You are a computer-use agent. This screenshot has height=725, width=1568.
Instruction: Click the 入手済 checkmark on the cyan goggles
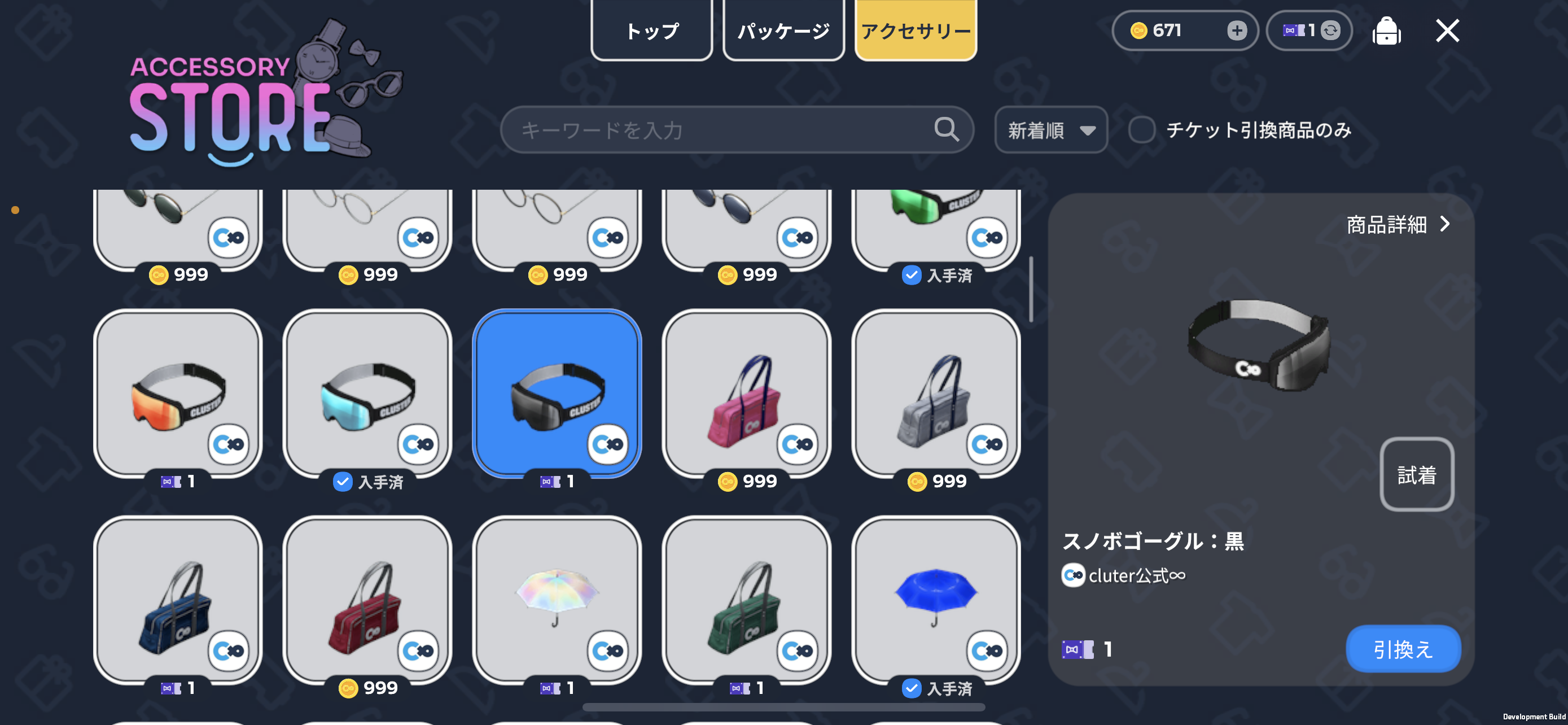click(343, 482)
